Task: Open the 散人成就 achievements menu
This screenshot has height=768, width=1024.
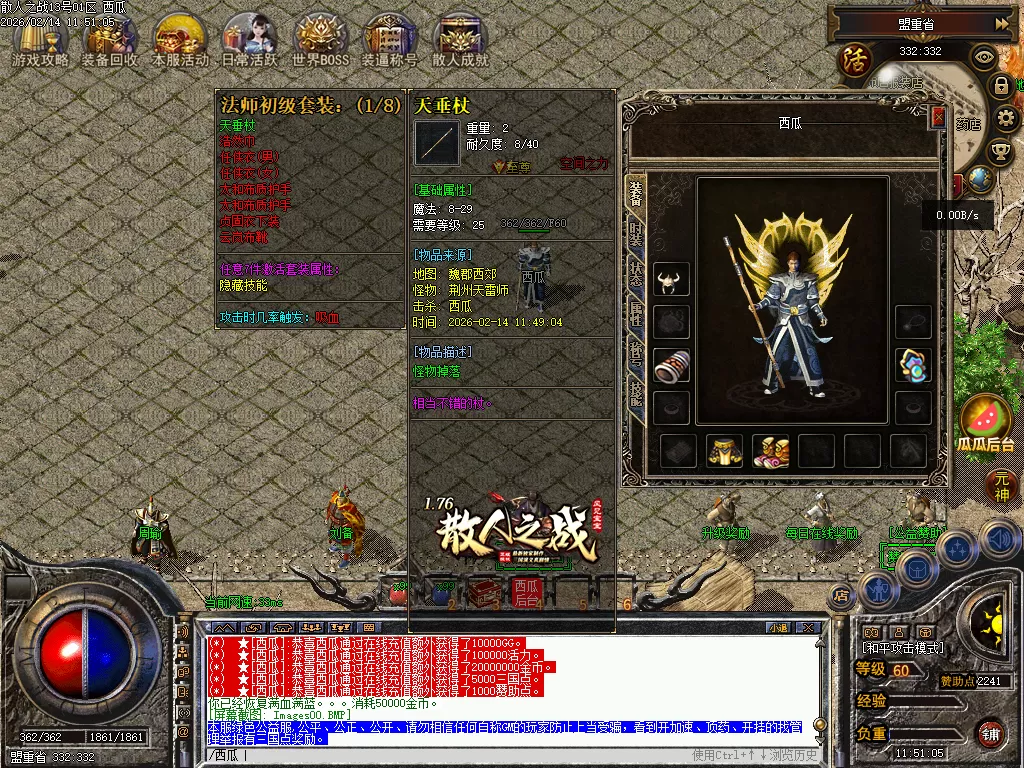Action: pyautogui.click(x=460, y=42)
